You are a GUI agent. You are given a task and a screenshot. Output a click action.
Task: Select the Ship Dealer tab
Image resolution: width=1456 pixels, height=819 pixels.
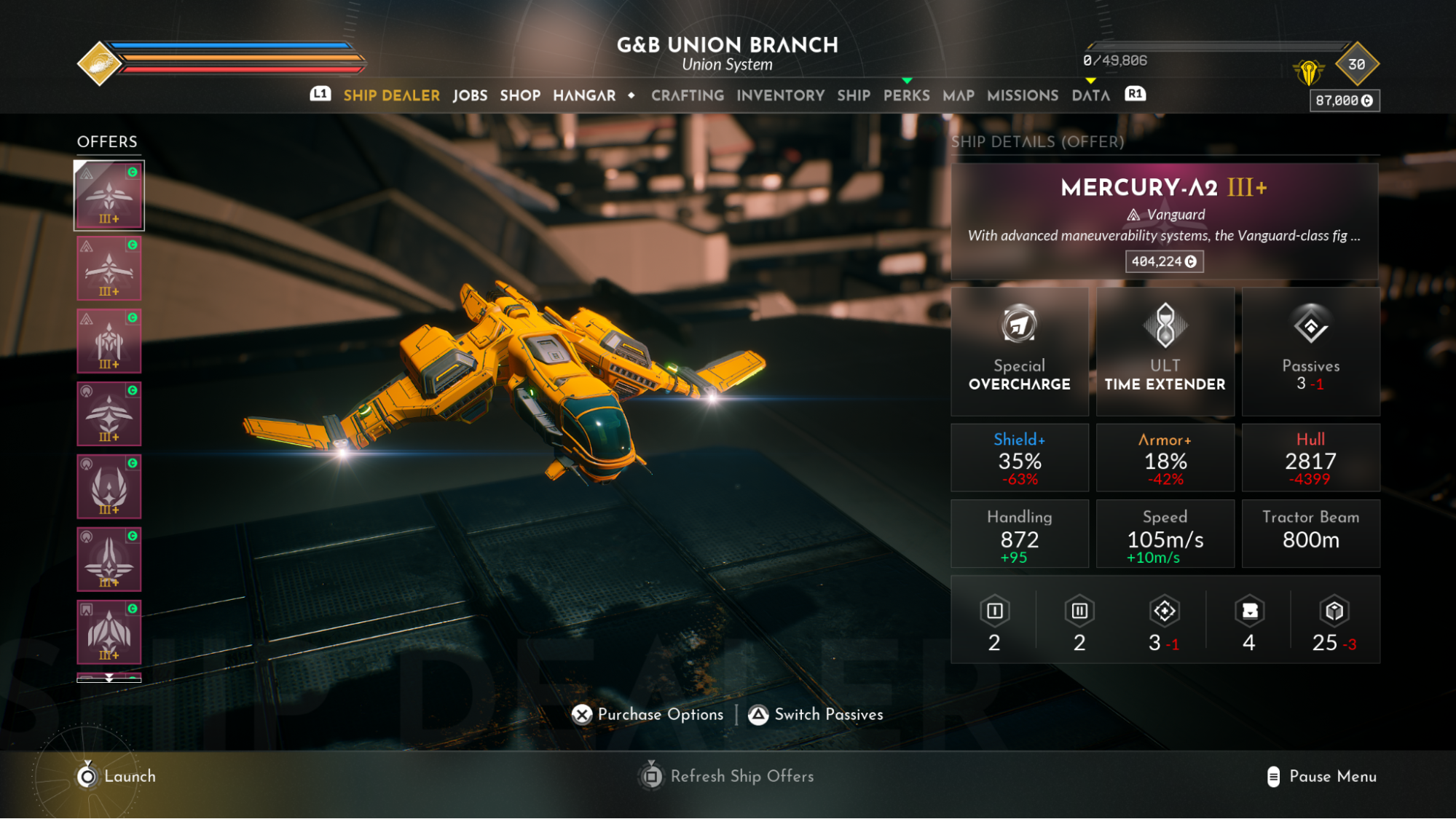pyautogui.click(x=391, y=95)
